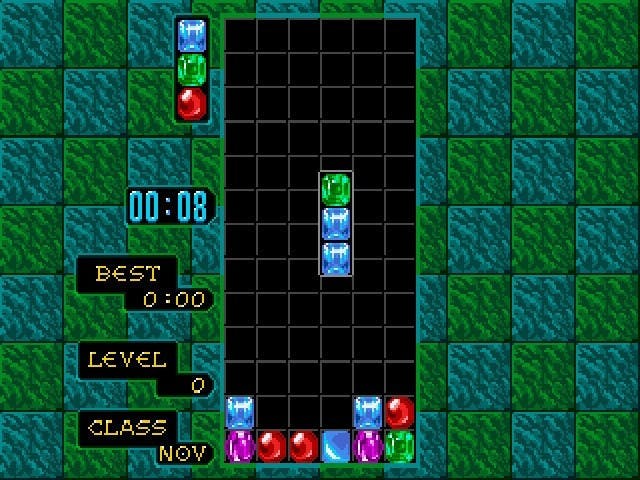This screenshot has width=640, height=480.
Task: Click the green jewel in the next-piece preview
Action: click(192, 69)
